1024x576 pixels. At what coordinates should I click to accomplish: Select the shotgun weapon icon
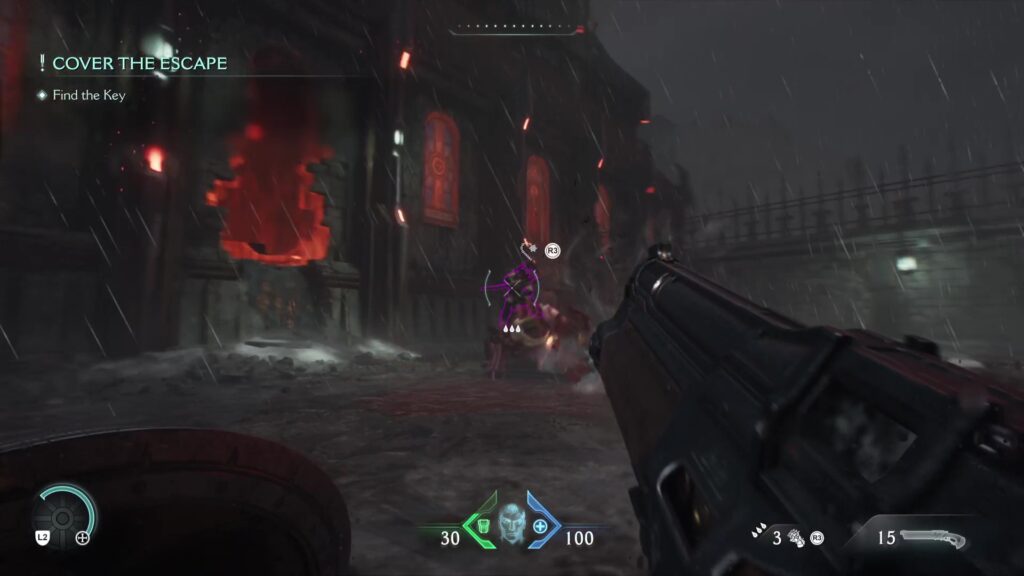pos(933,538)
